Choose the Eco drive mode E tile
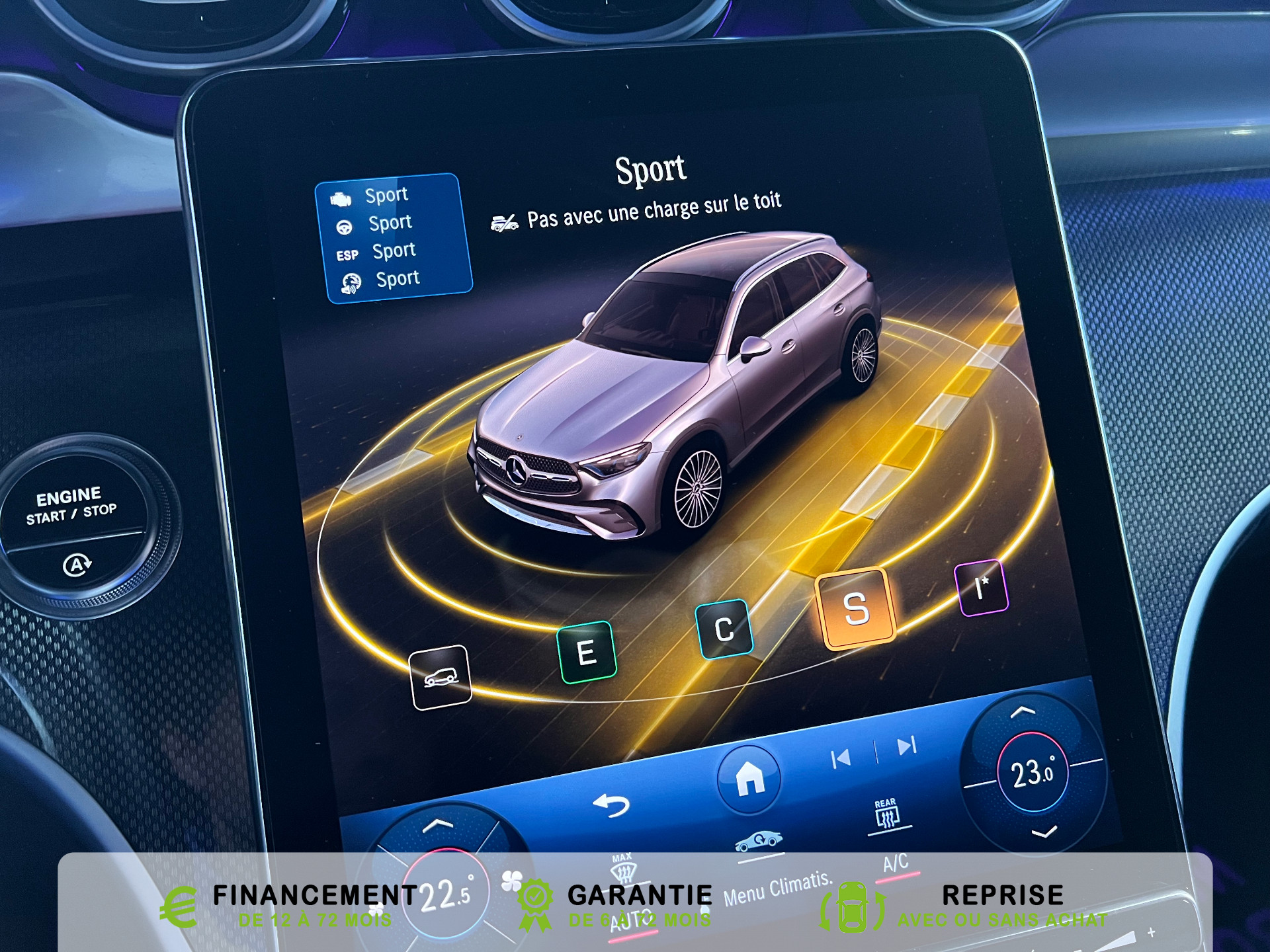 coord(587,653)
